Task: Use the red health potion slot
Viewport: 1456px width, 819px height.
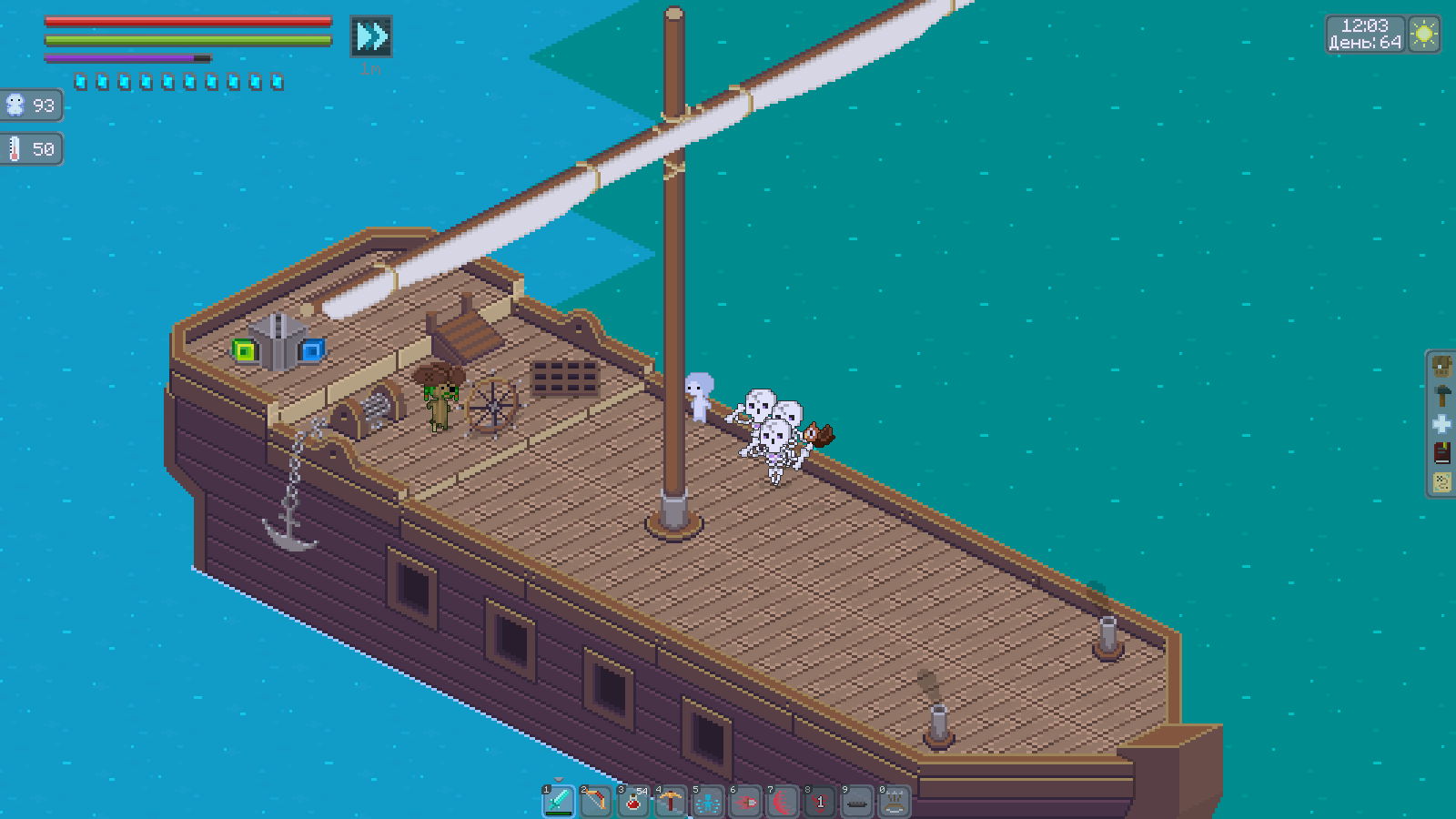Action: click(633, 802)
